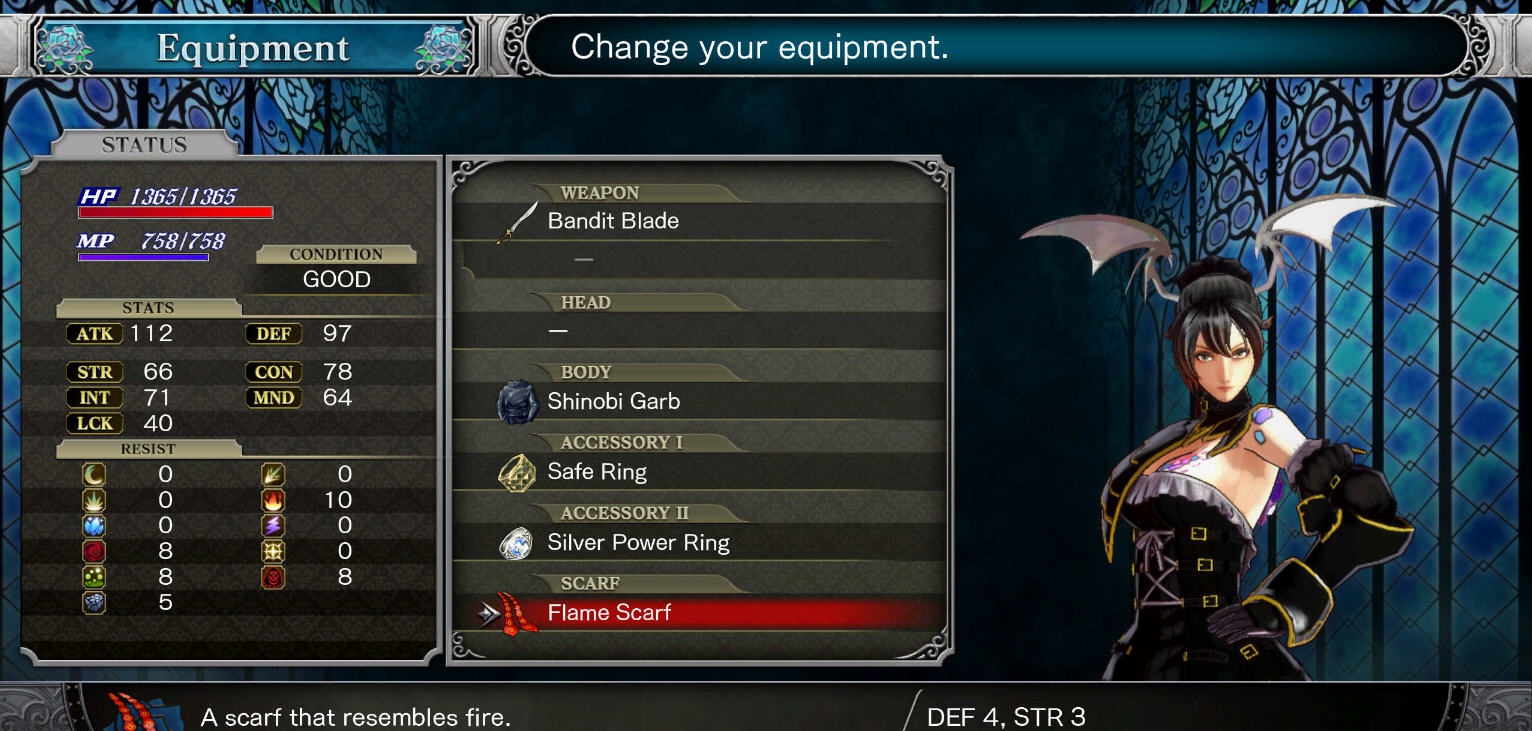Select the Bandit Blade weapon slot
The height and width of the screenshot is (731, 1532).
tap(613, 221)
